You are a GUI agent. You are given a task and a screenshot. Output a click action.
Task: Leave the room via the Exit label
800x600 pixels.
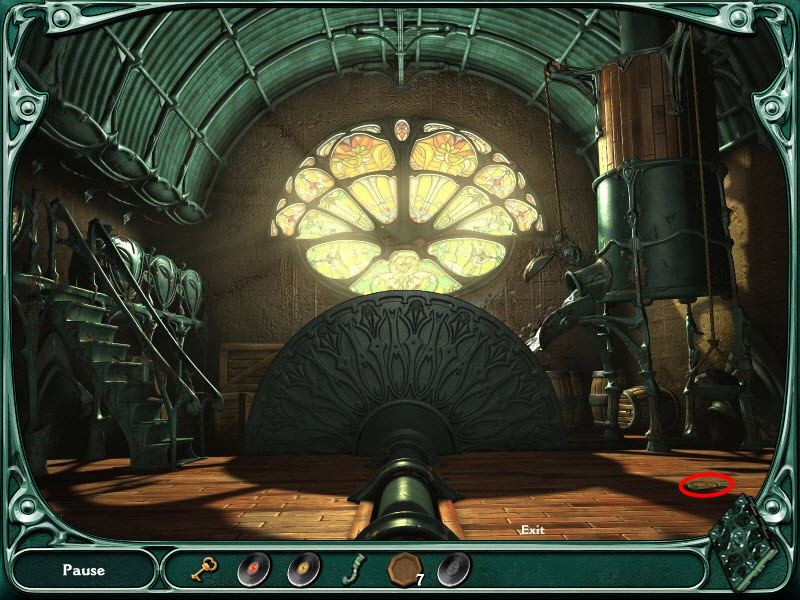(x=532, y=530)
